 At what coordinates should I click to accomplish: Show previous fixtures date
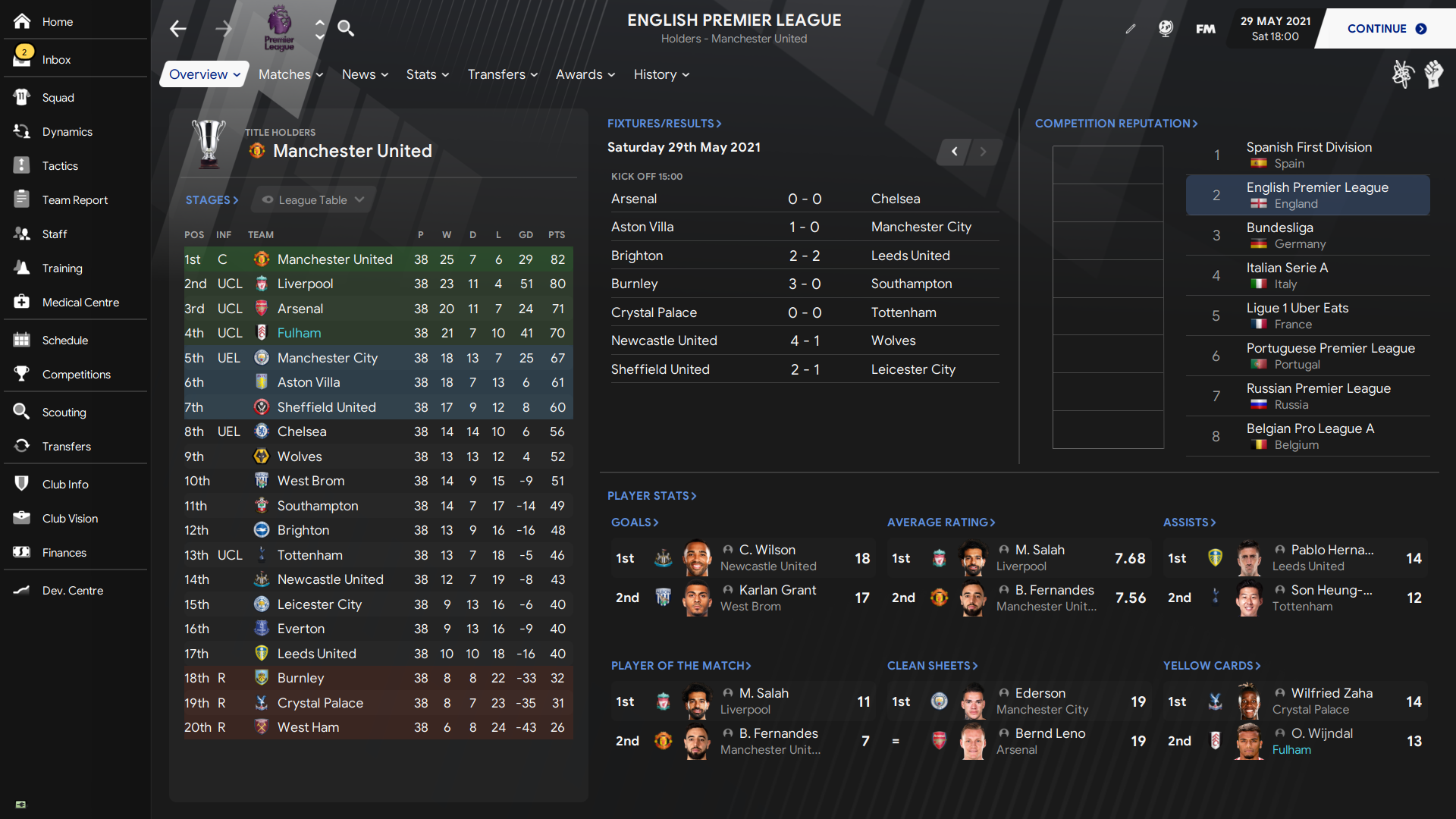point(955,152)
